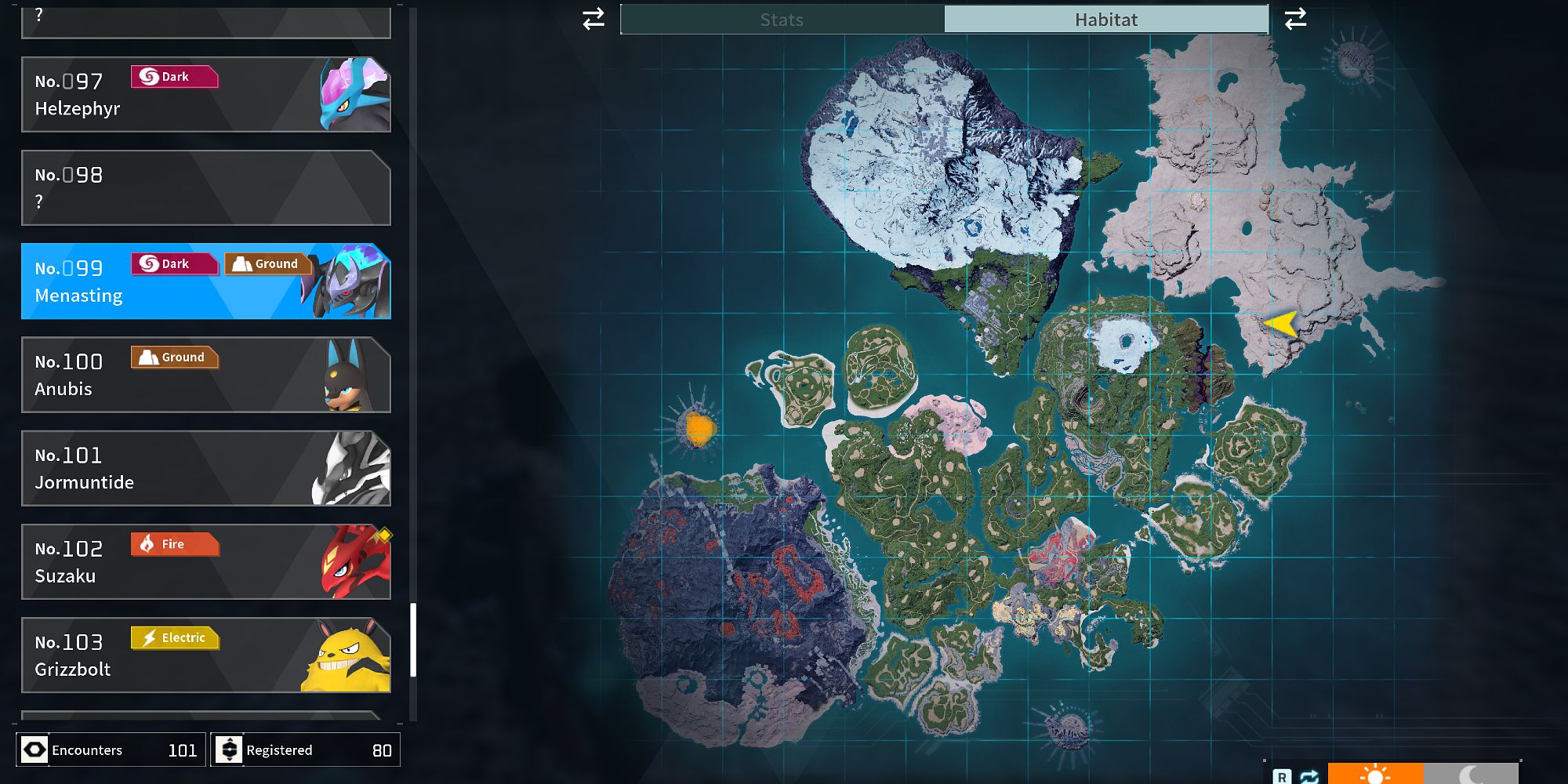The width and height of the screenshot is (1568, 784).
Task: Select the Helzephyr entry No.097
Action: 205,94
